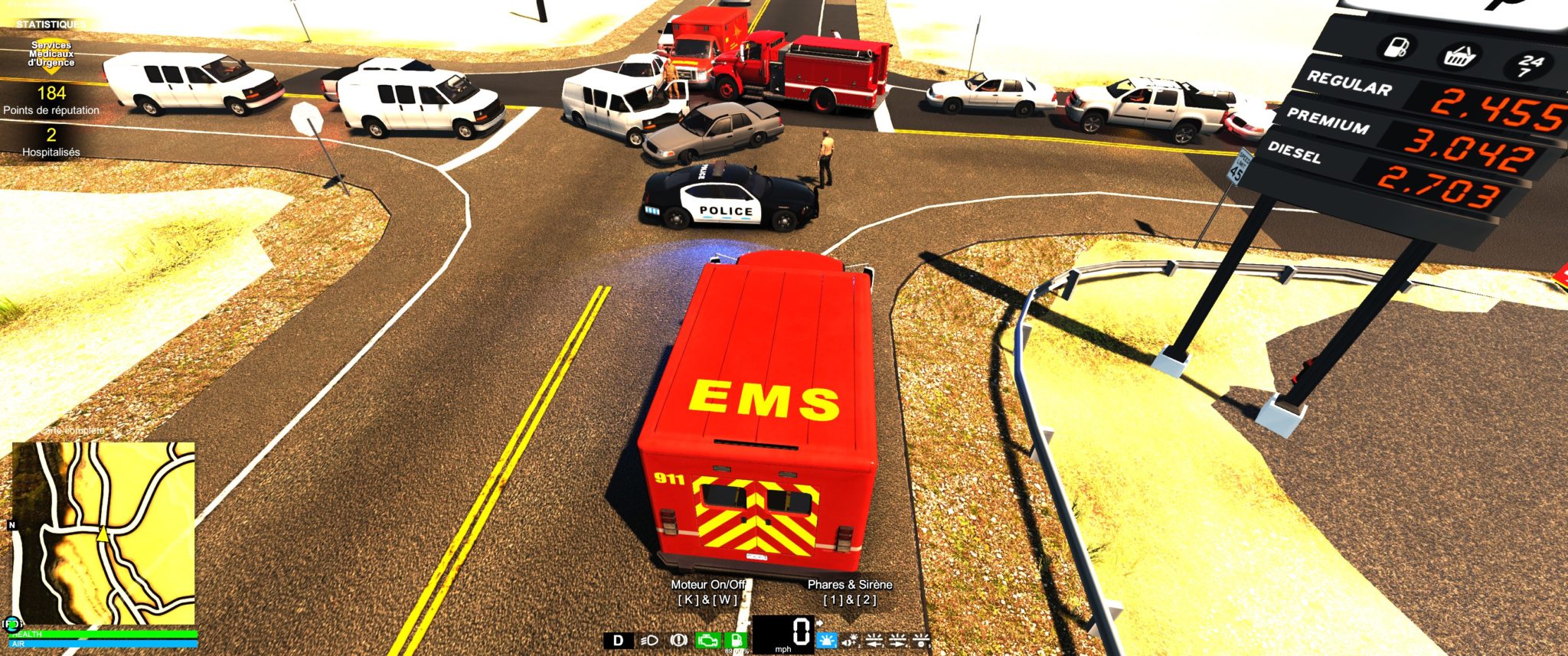1568x656 pixels.
Task: Click the green fuel pump icon
Action: coord(736,640)
